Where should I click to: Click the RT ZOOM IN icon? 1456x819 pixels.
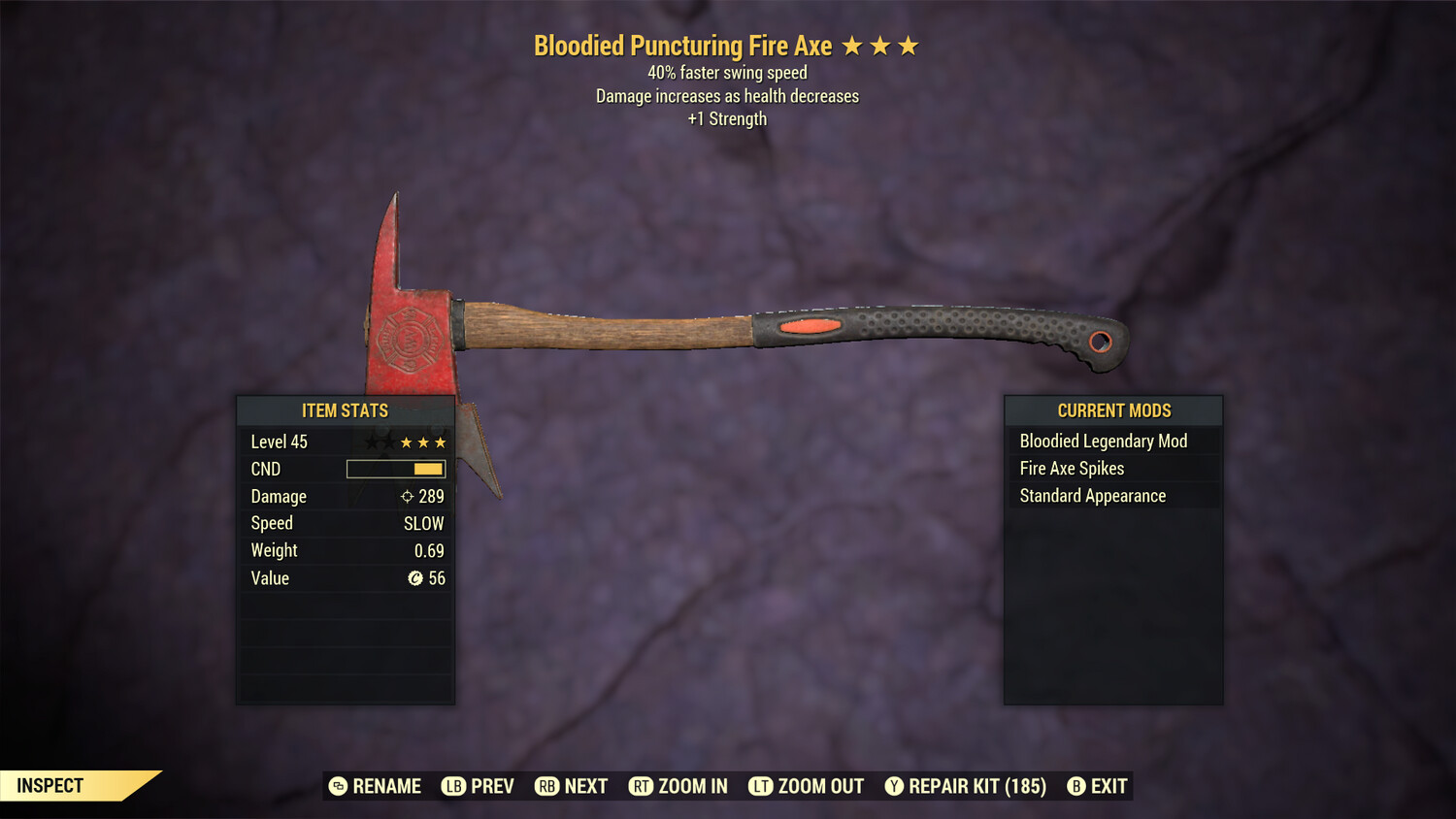coord(642,786)
